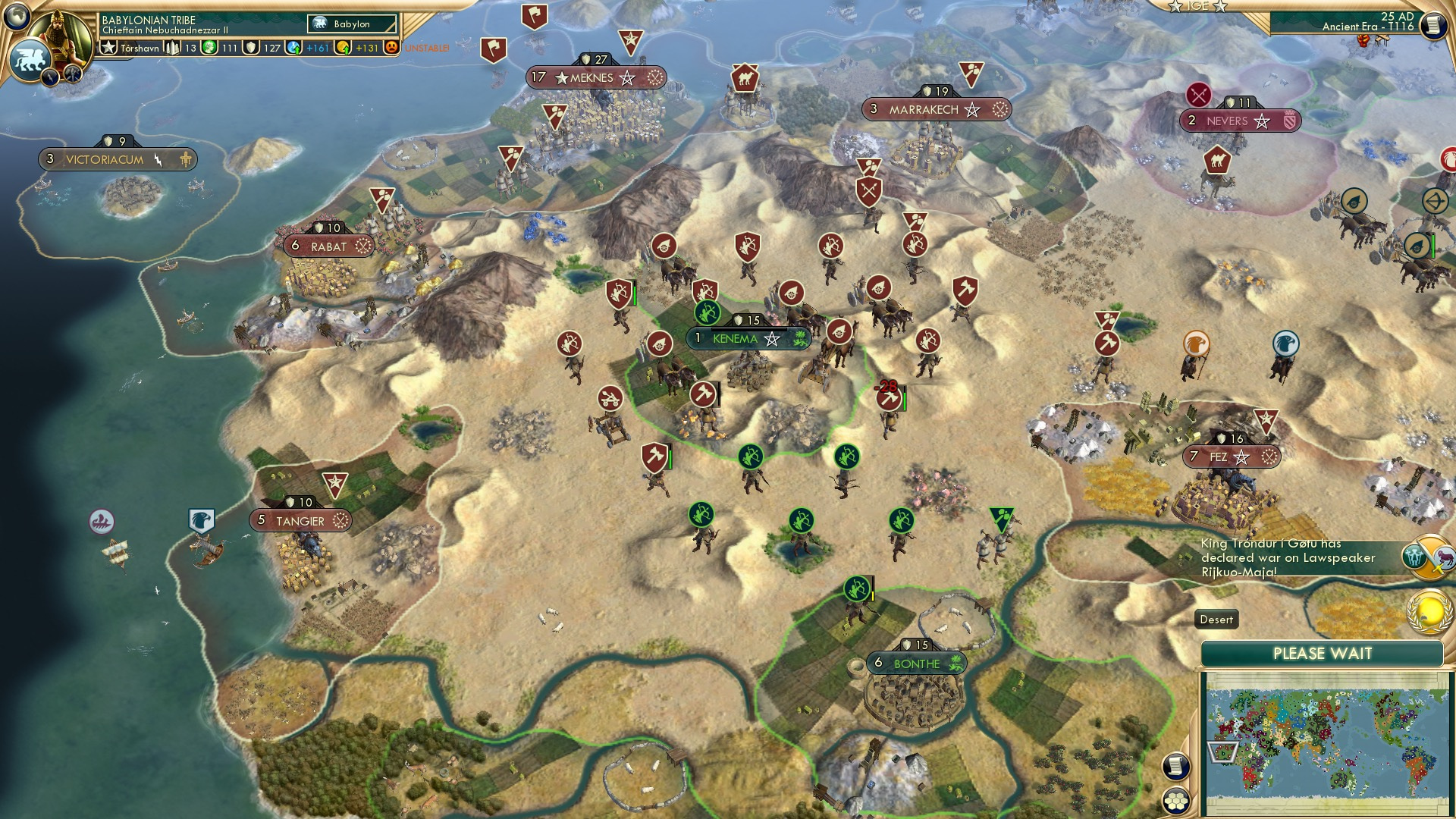Click the city count buildings icon showing 13

[172, 48]
